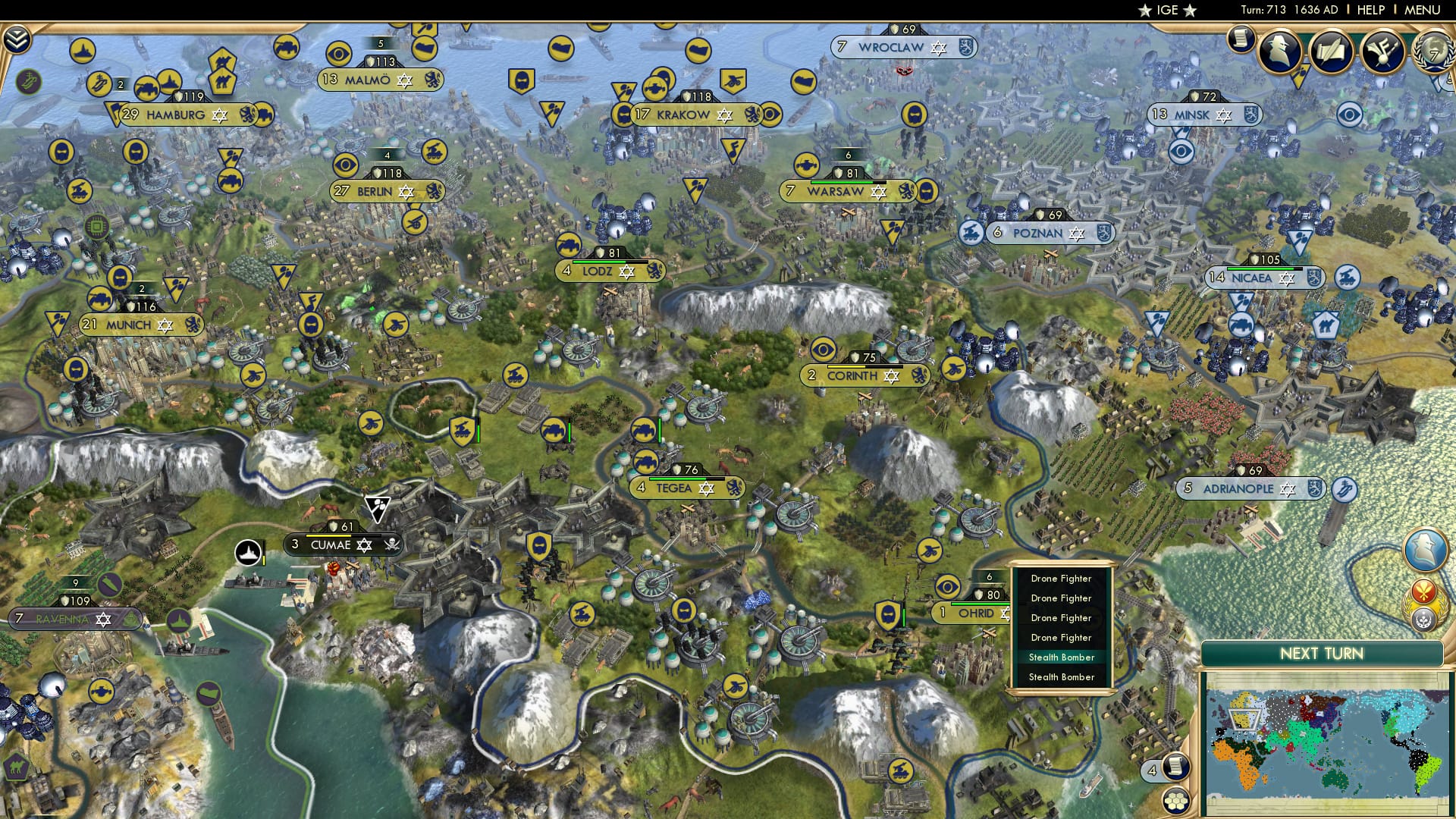Select the top Drone Fighter list entry

pos(1060,578)
